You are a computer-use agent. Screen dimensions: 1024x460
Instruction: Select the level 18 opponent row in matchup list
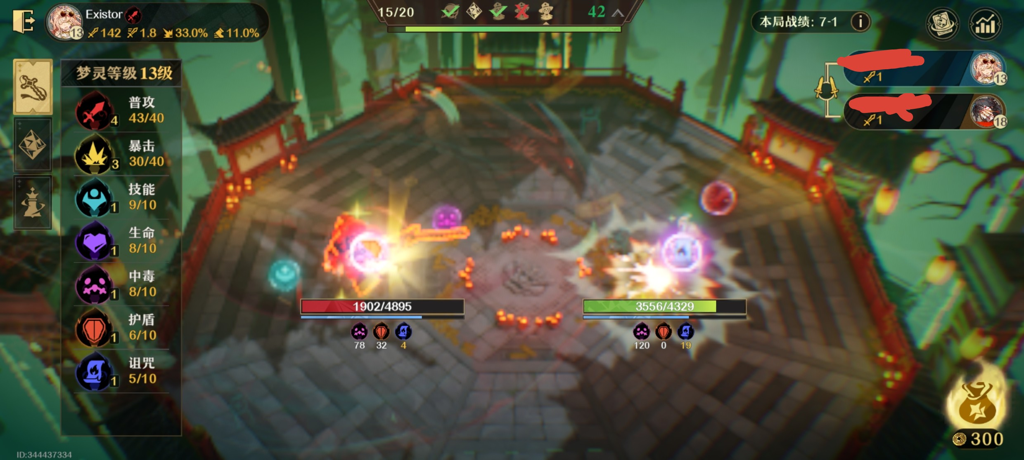click(920, 111)
